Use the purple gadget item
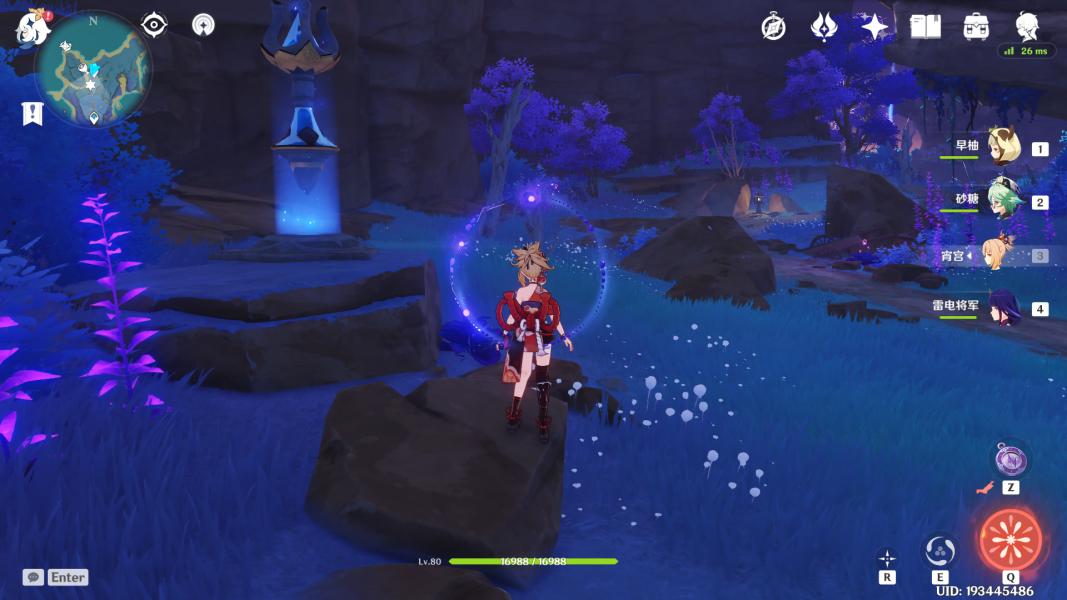This screenshot has width=1067, height=600. (x=1010, y=460)
